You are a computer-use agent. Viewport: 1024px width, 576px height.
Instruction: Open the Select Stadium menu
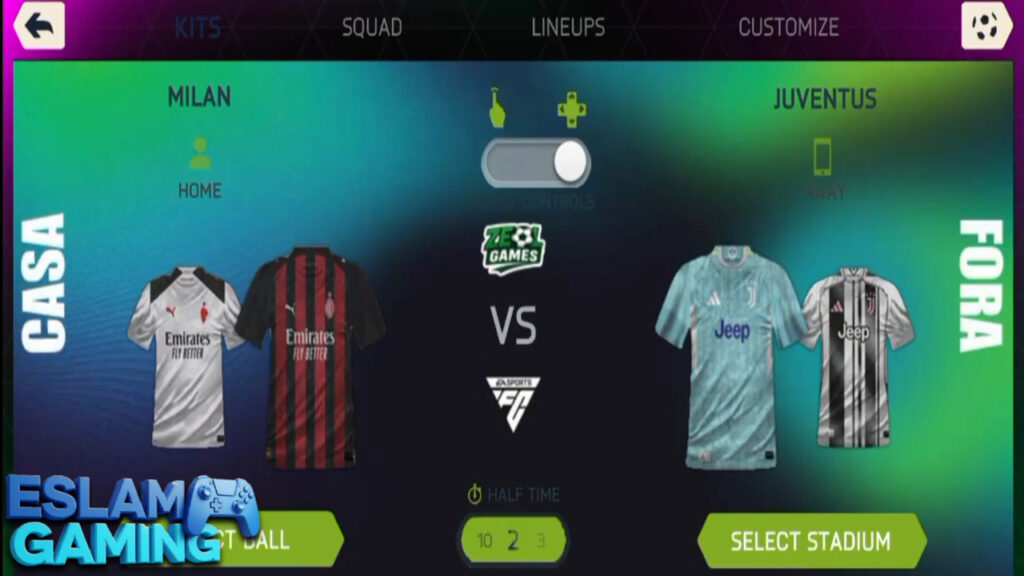coord(810,541)
